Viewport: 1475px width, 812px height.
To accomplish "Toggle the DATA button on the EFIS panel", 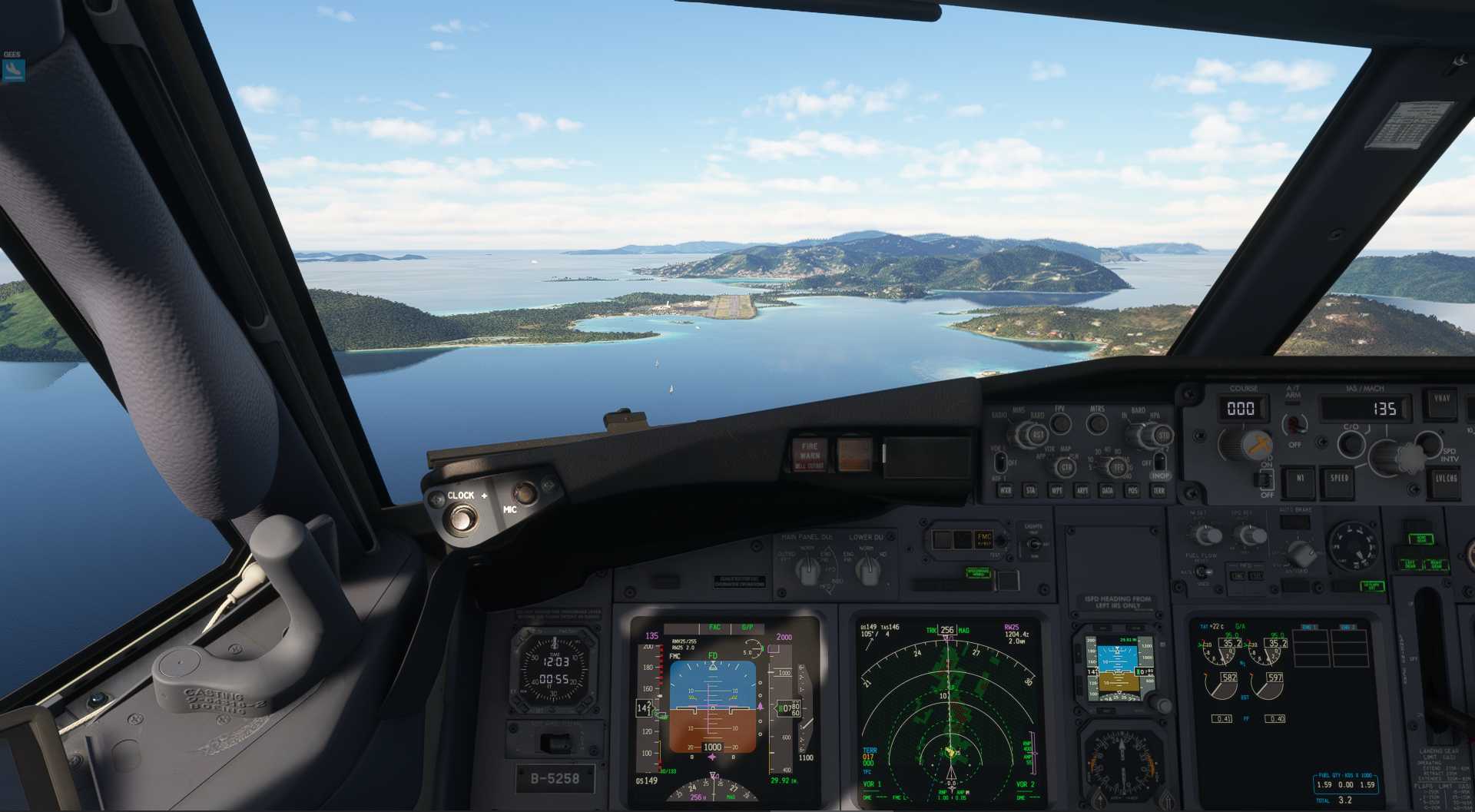I will [1107, 490].
